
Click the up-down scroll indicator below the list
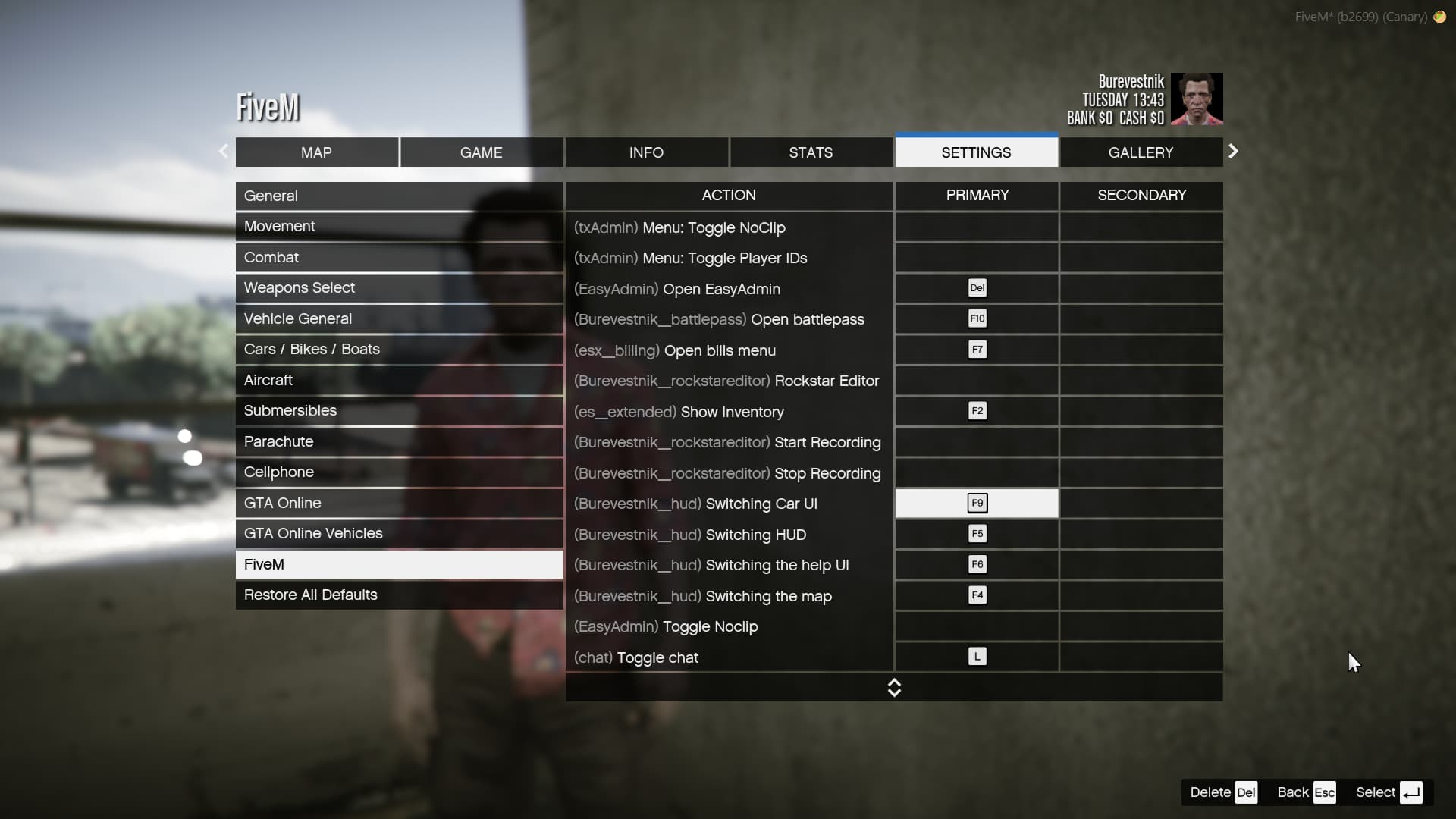point(895,688)
